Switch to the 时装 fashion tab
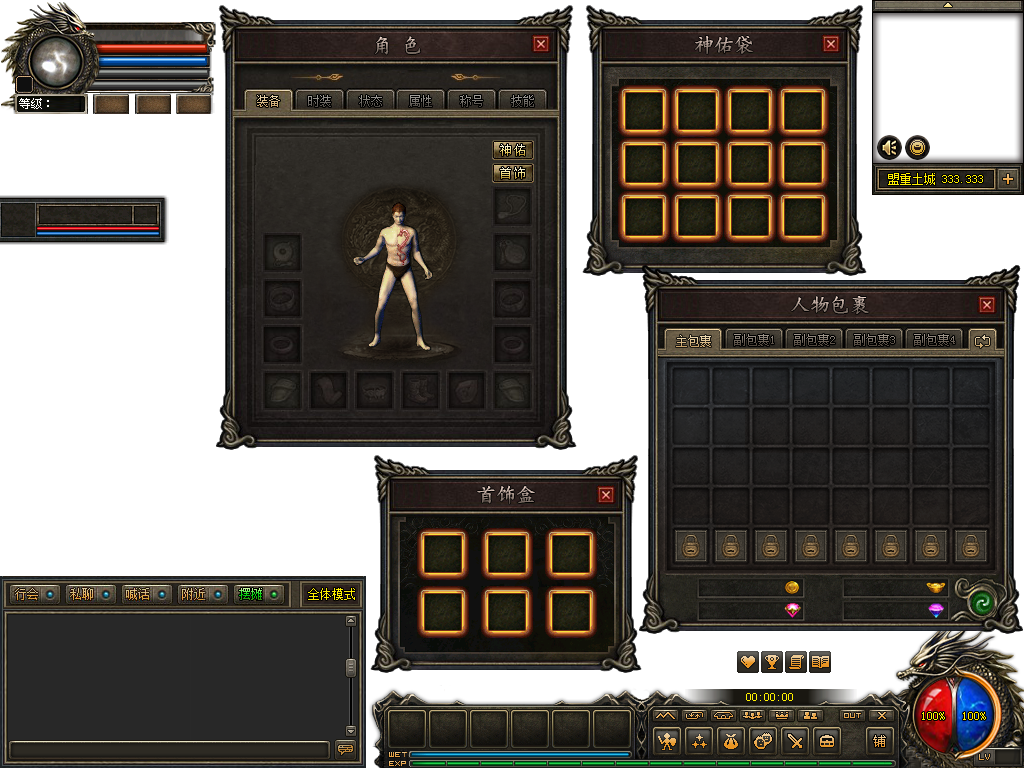Viewport: 1024px width, 768px height. (319, 101)
